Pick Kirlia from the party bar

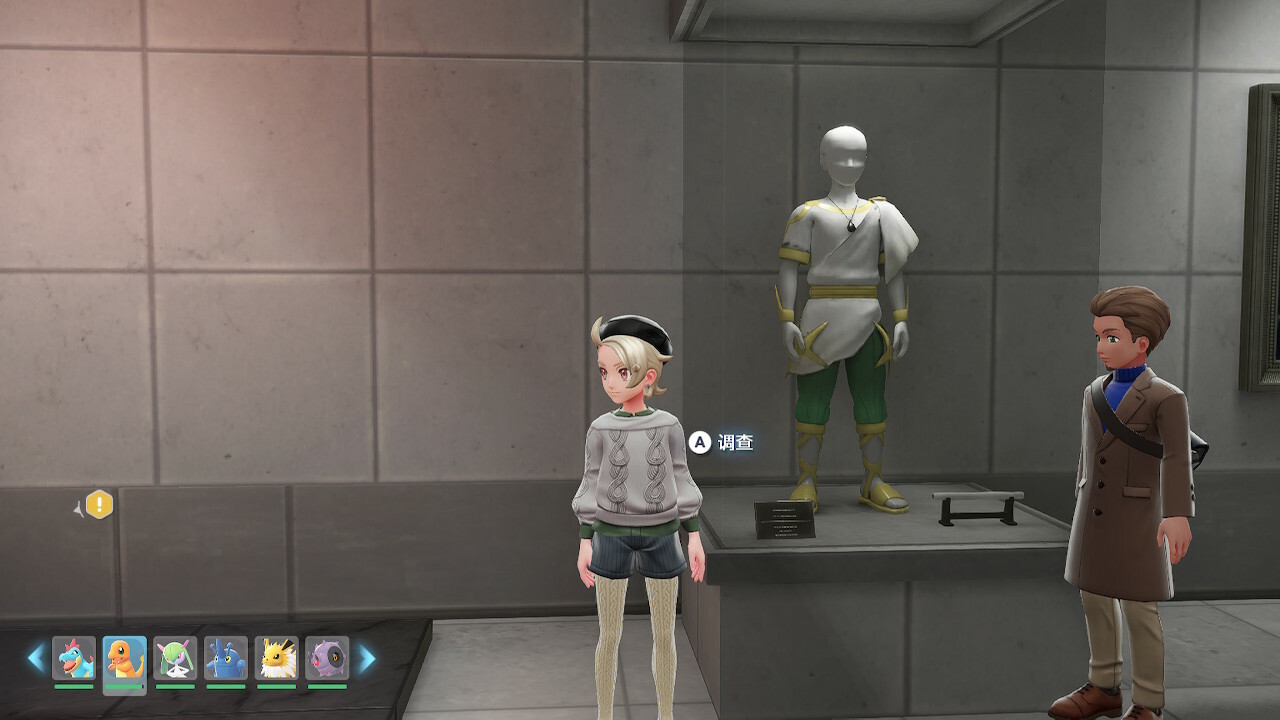175,658
